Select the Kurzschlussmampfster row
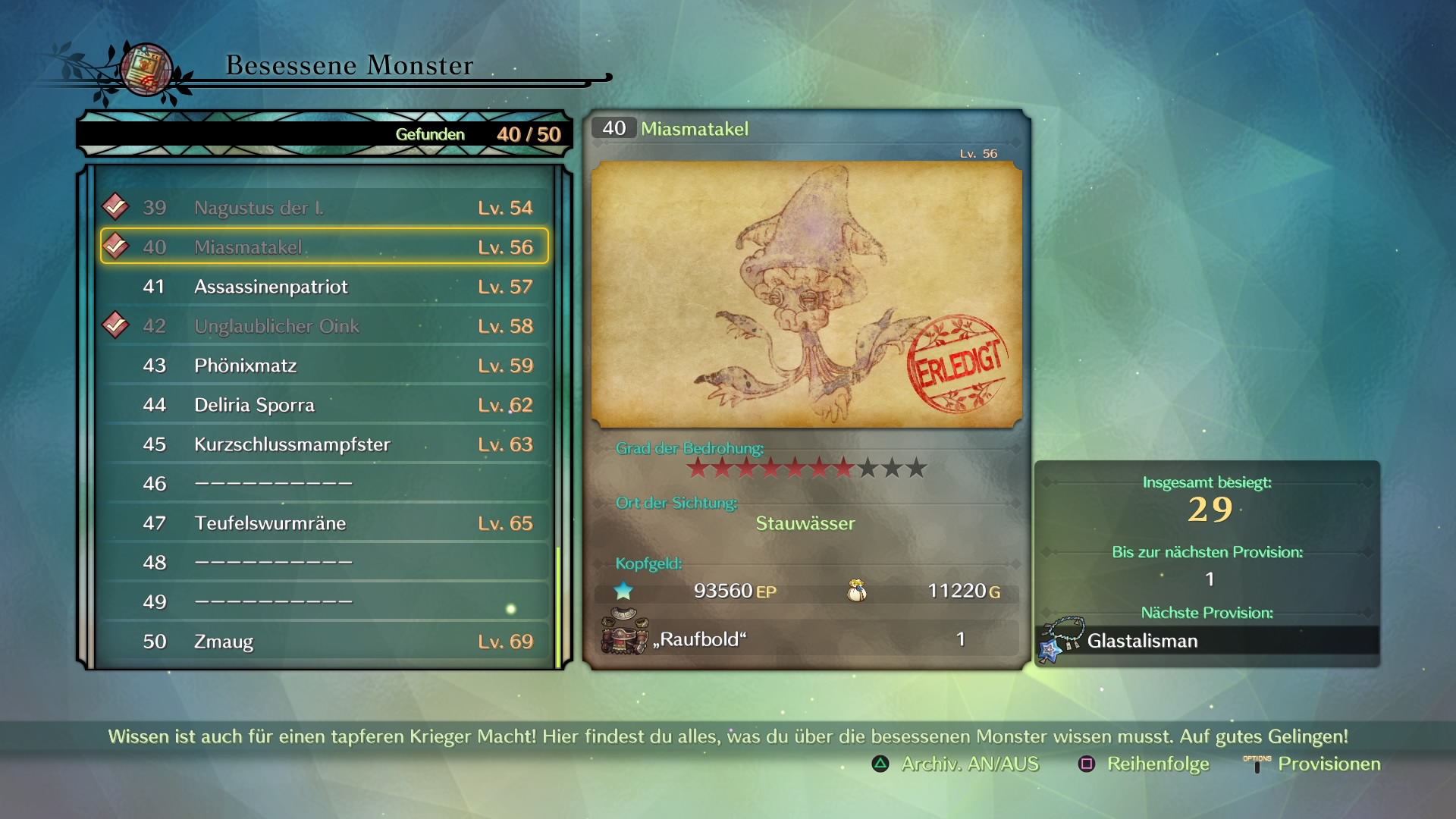Screen dimensions: 1456x819 [x=325, y=444]
